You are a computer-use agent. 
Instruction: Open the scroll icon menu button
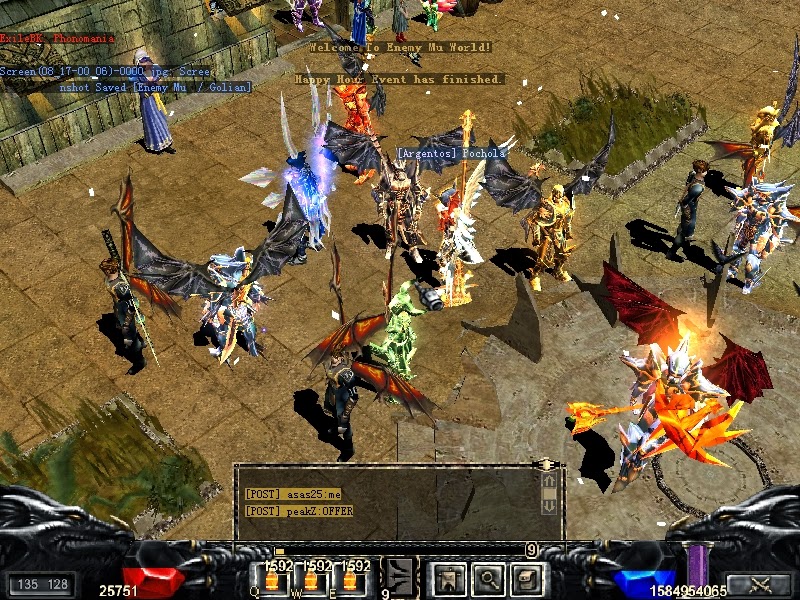[527, 578]
